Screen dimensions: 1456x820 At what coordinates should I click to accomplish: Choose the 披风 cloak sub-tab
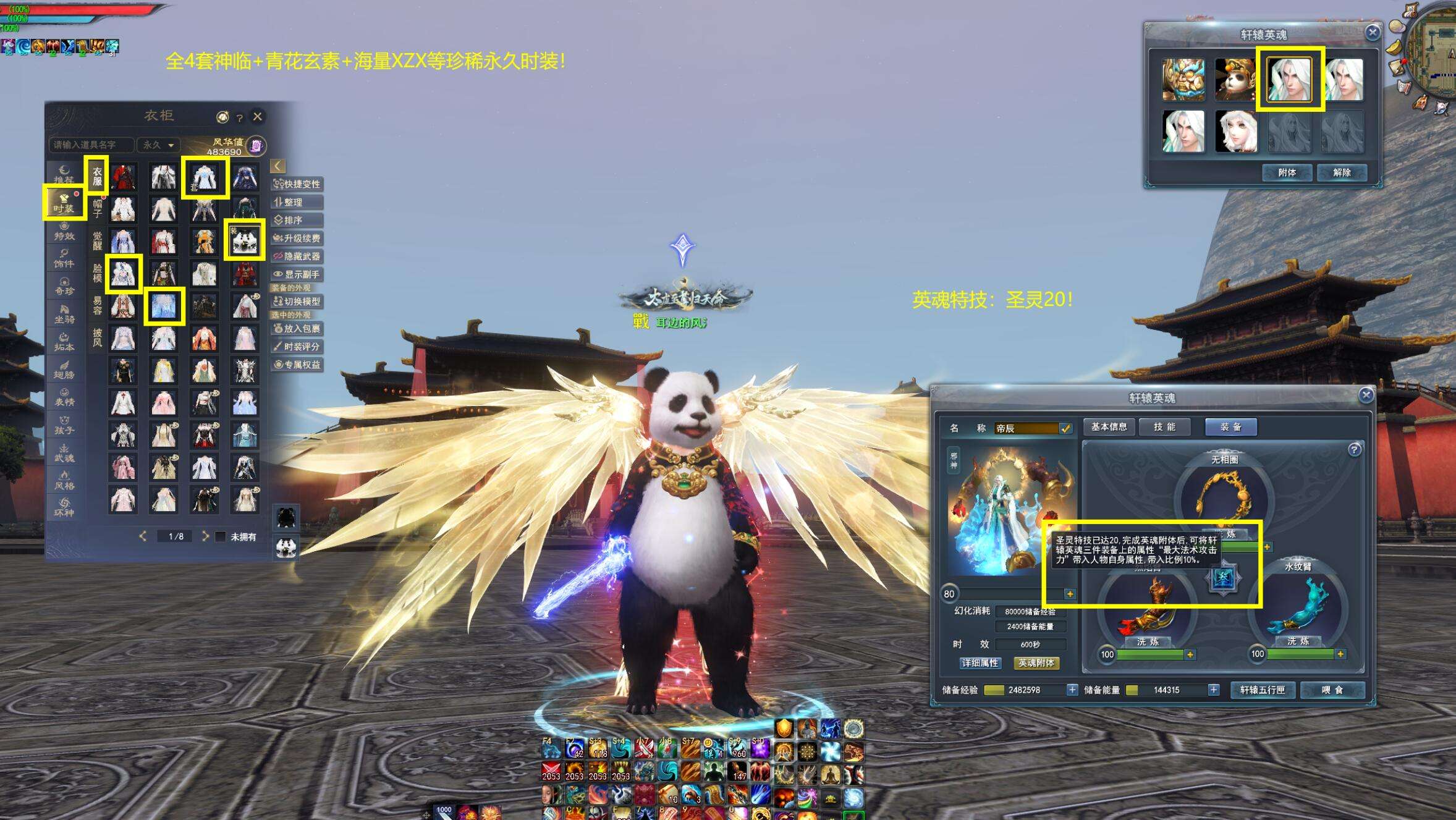tap(98, 338)
